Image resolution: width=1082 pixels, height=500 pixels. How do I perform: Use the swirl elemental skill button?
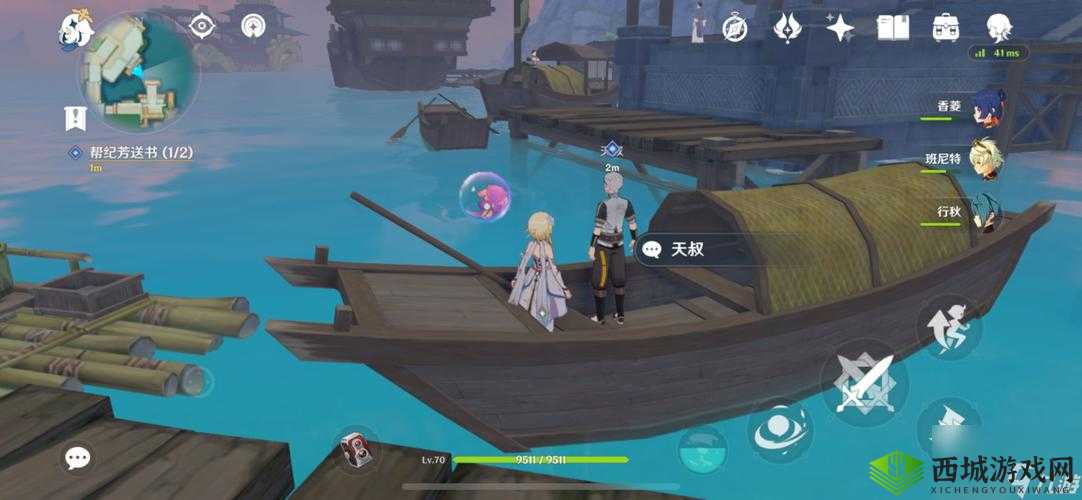pyautogui.click(x=781, y=432)
